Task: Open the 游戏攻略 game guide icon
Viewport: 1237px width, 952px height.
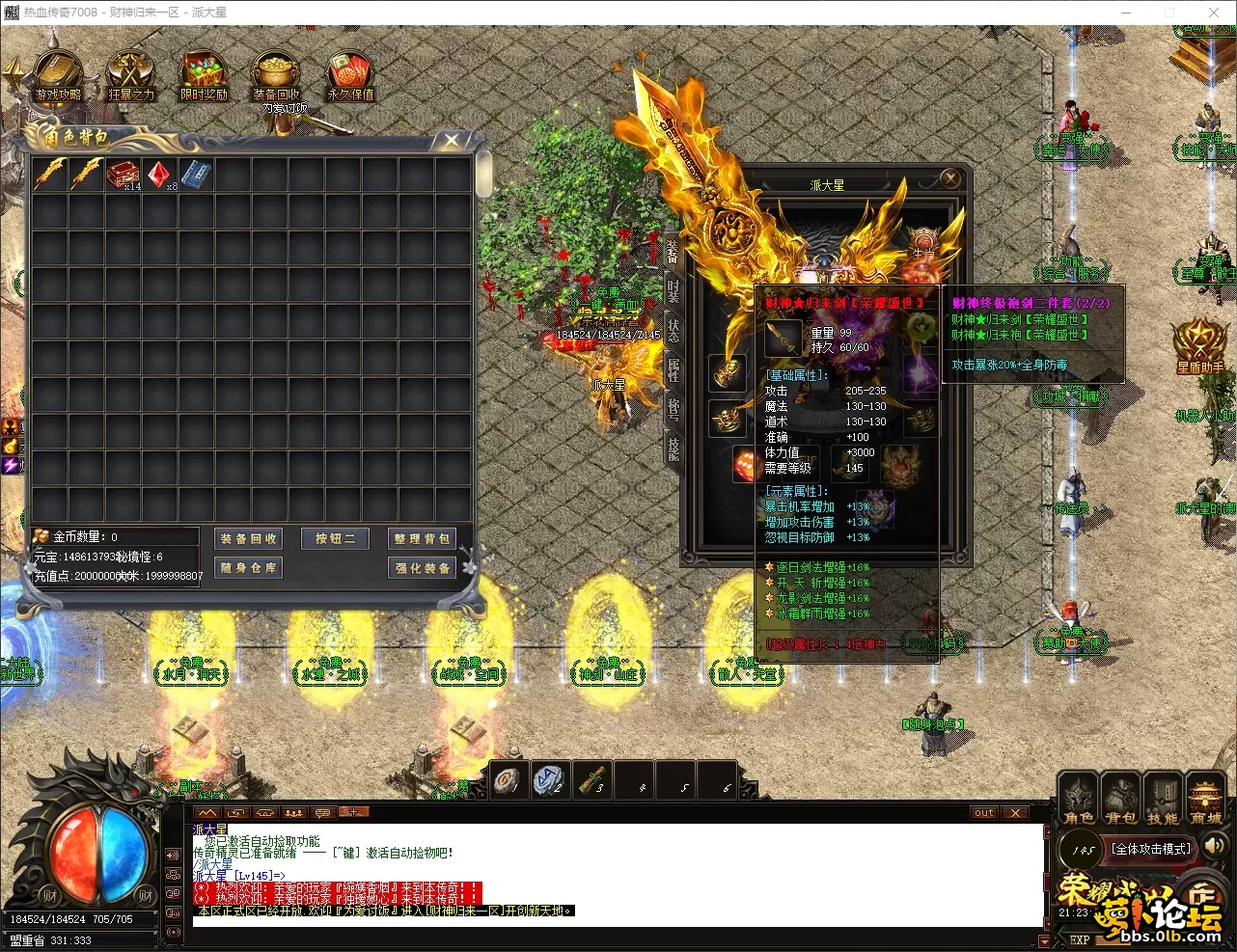Action: [58, 75]
